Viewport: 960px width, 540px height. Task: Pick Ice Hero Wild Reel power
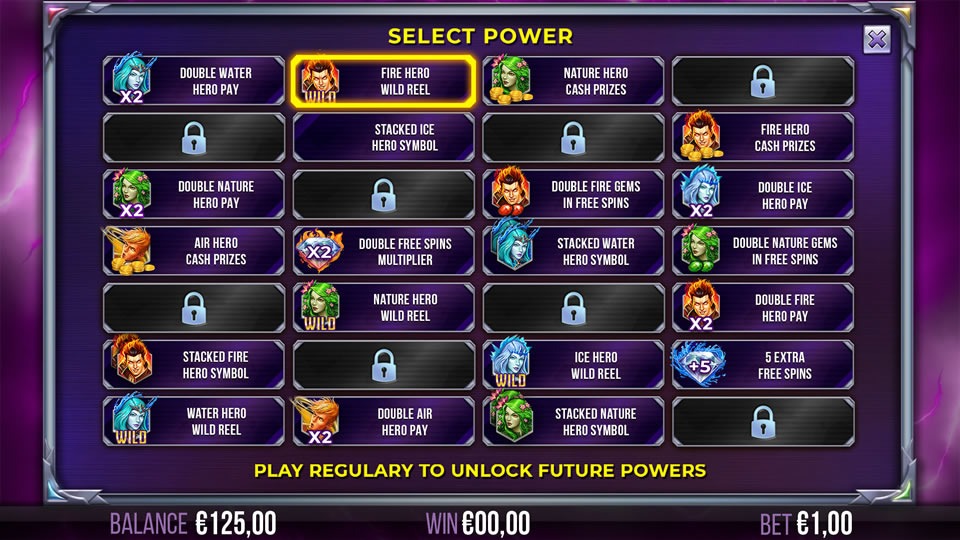tap(573, 364)
